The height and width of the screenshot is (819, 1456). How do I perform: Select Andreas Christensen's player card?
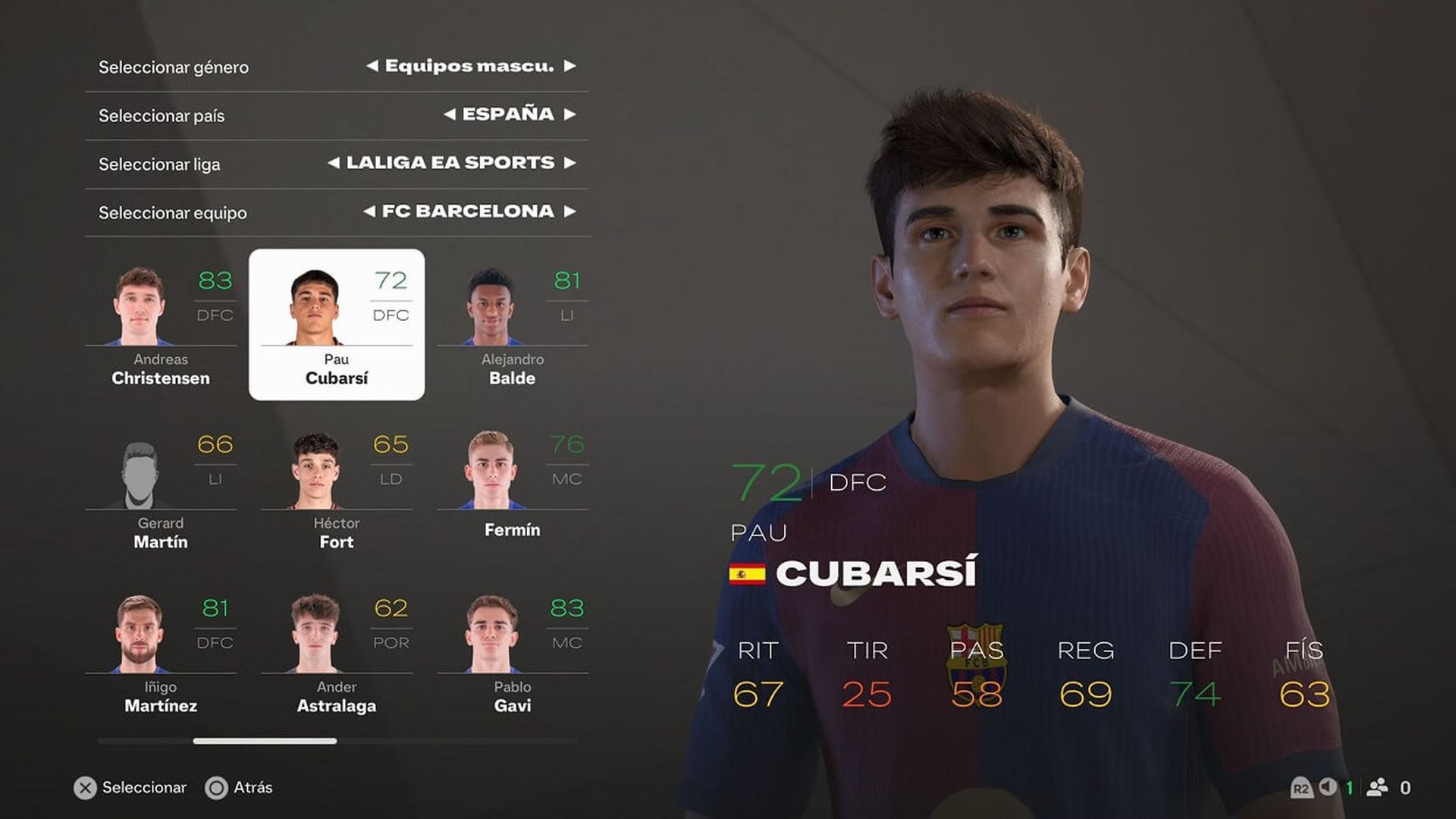tap(162, 326)
